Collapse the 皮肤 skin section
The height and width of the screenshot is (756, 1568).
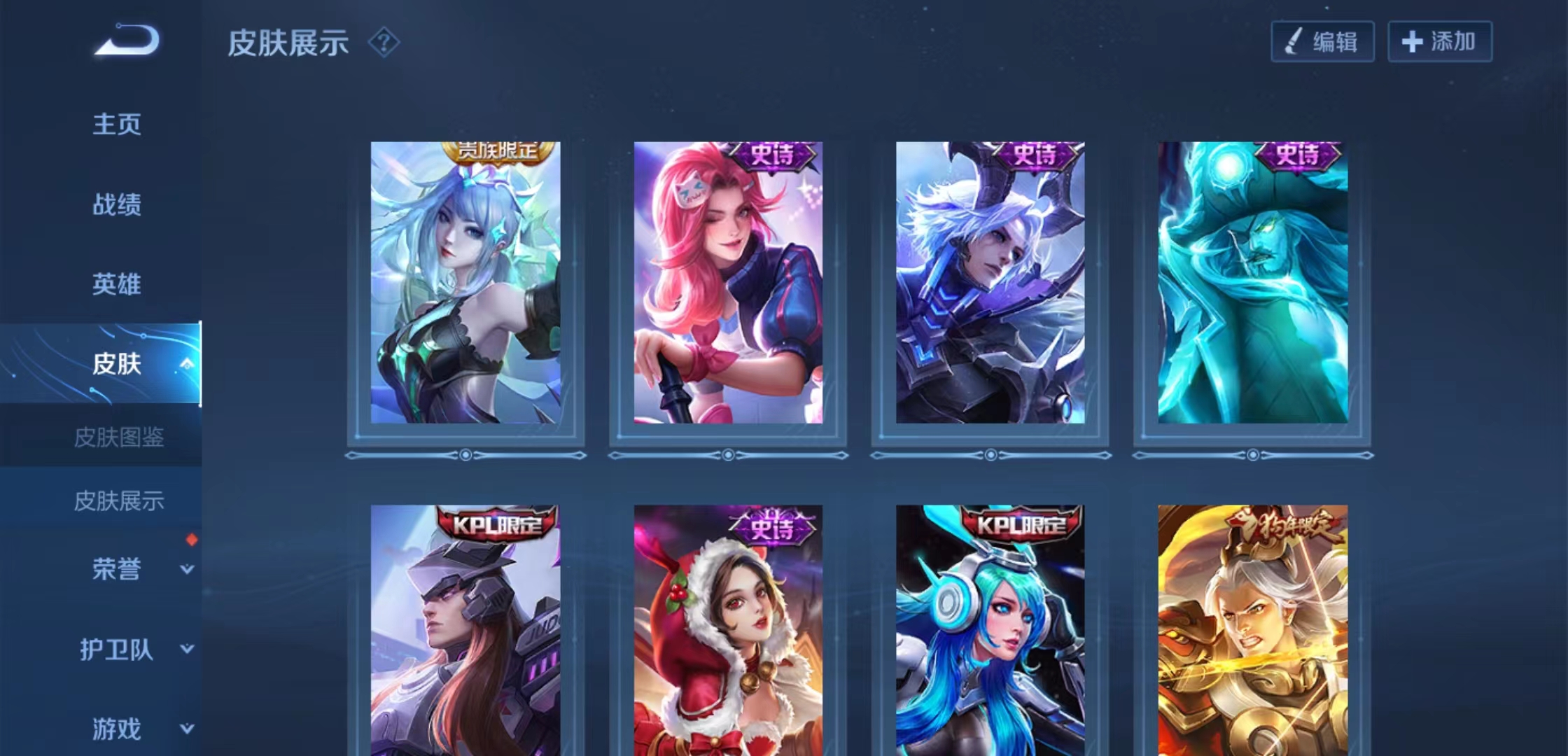186,363
